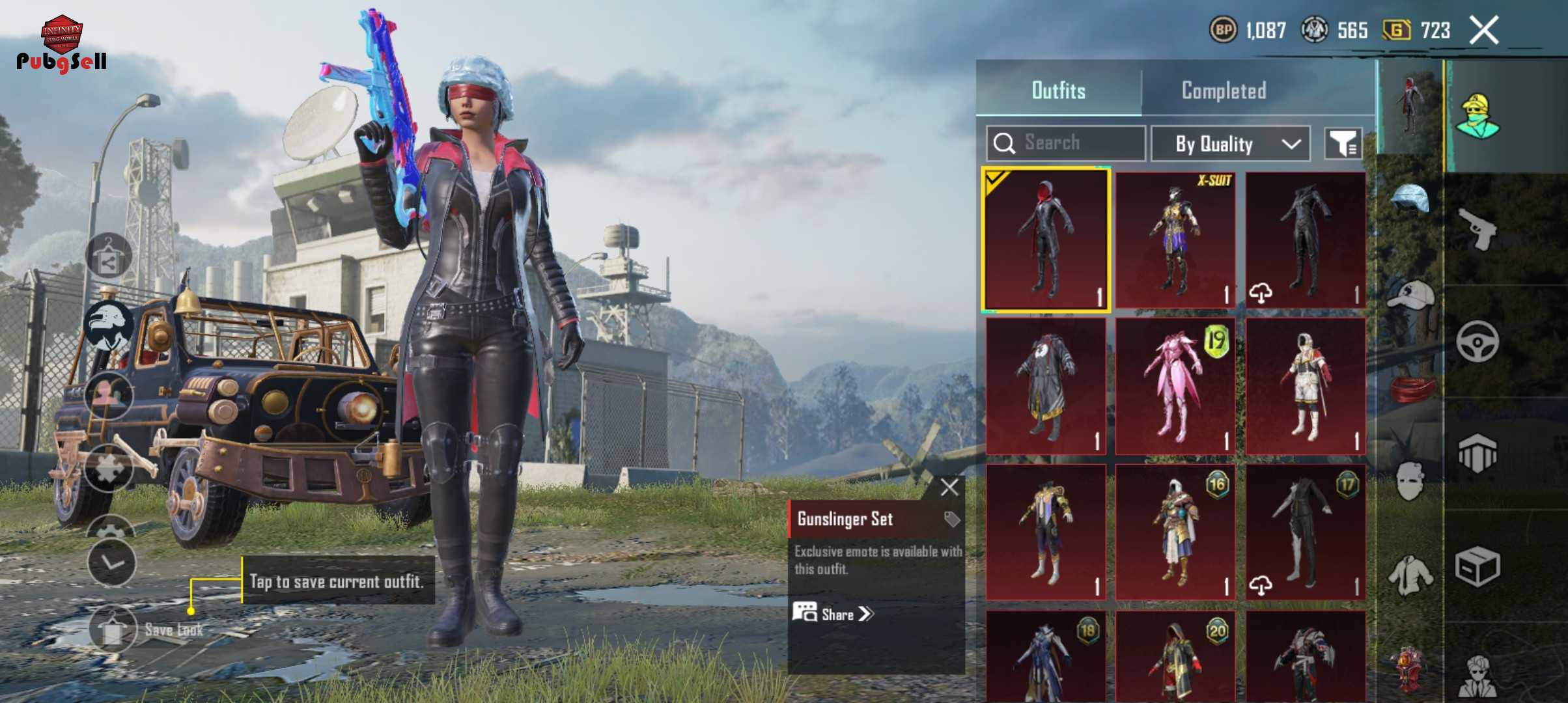Close the Gunslinger Set info popup

point(949,487)
